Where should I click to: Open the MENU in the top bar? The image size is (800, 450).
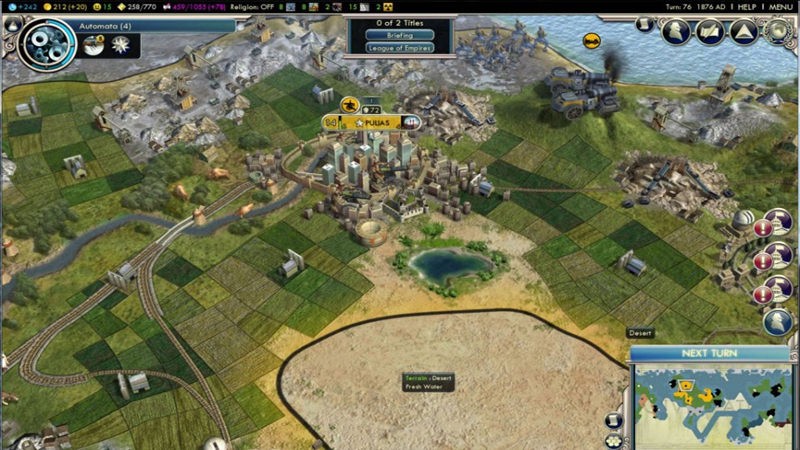coord(781,6)
